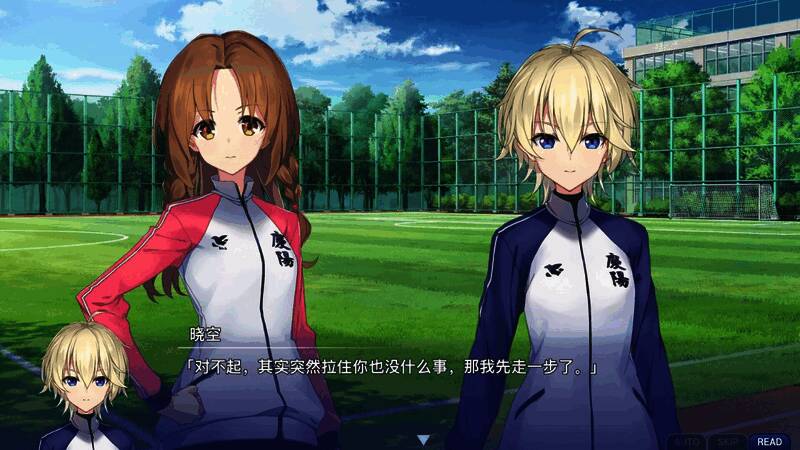
Task: Toggle the AUTO play button
Action: [685, 441]
